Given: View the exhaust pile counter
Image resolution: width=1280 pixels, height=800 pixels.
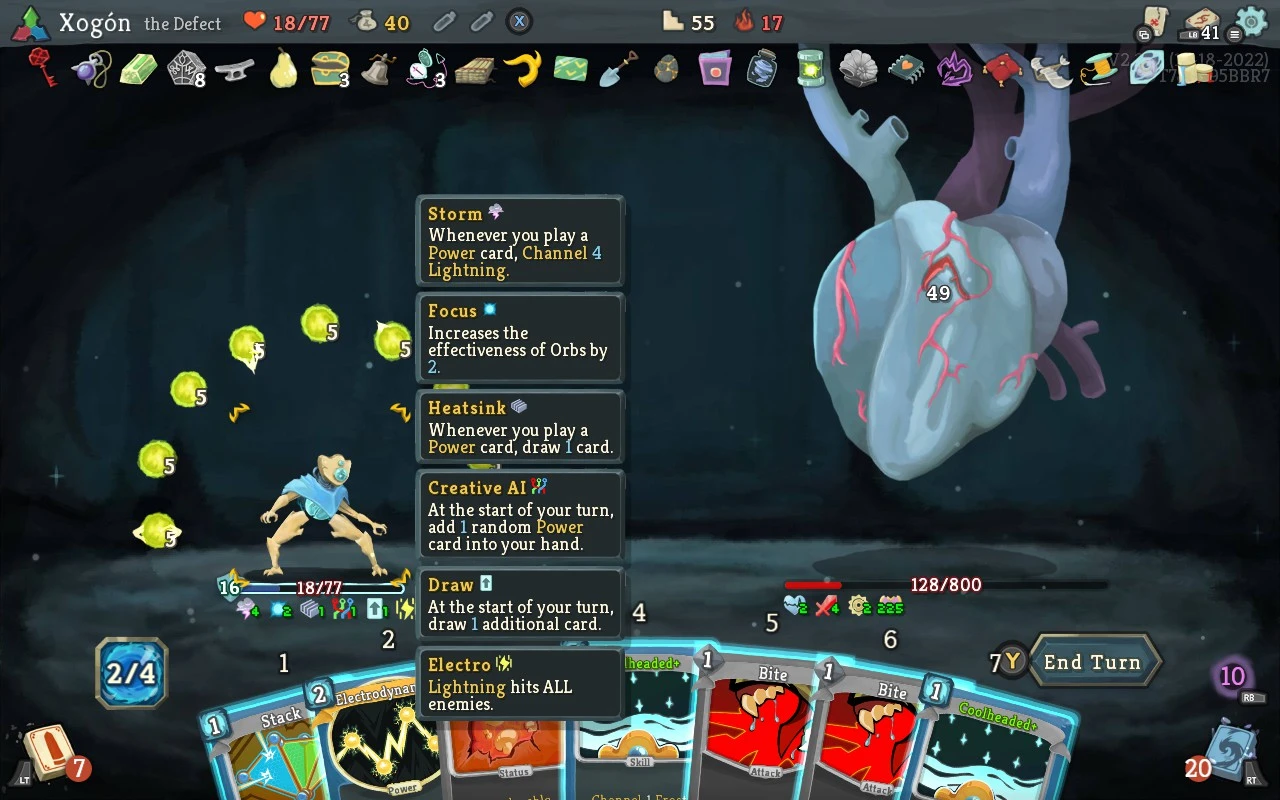Looking at the screenshot, I should tap(1233, 677).
